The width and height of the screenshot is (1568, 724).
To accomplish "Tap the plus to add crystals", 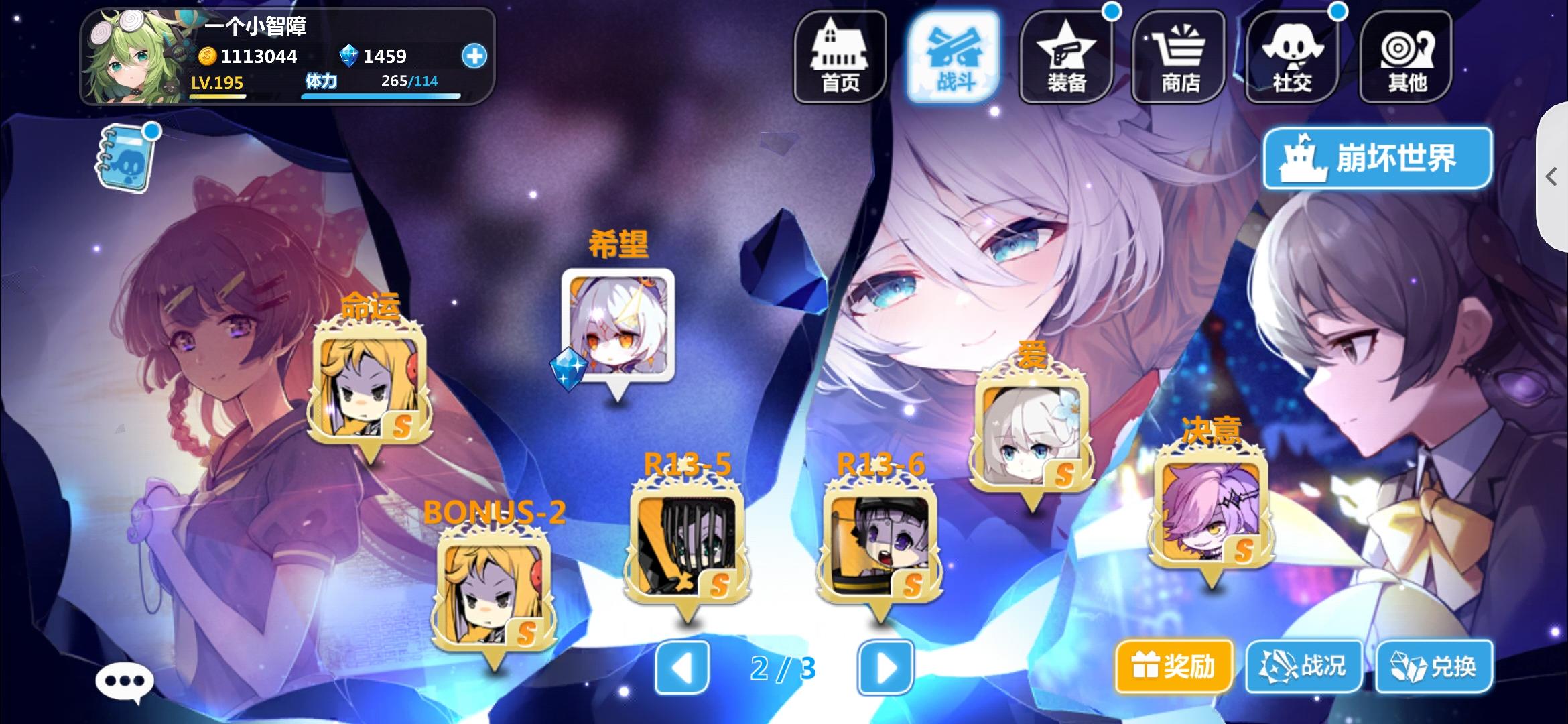I will pos(475,57).
